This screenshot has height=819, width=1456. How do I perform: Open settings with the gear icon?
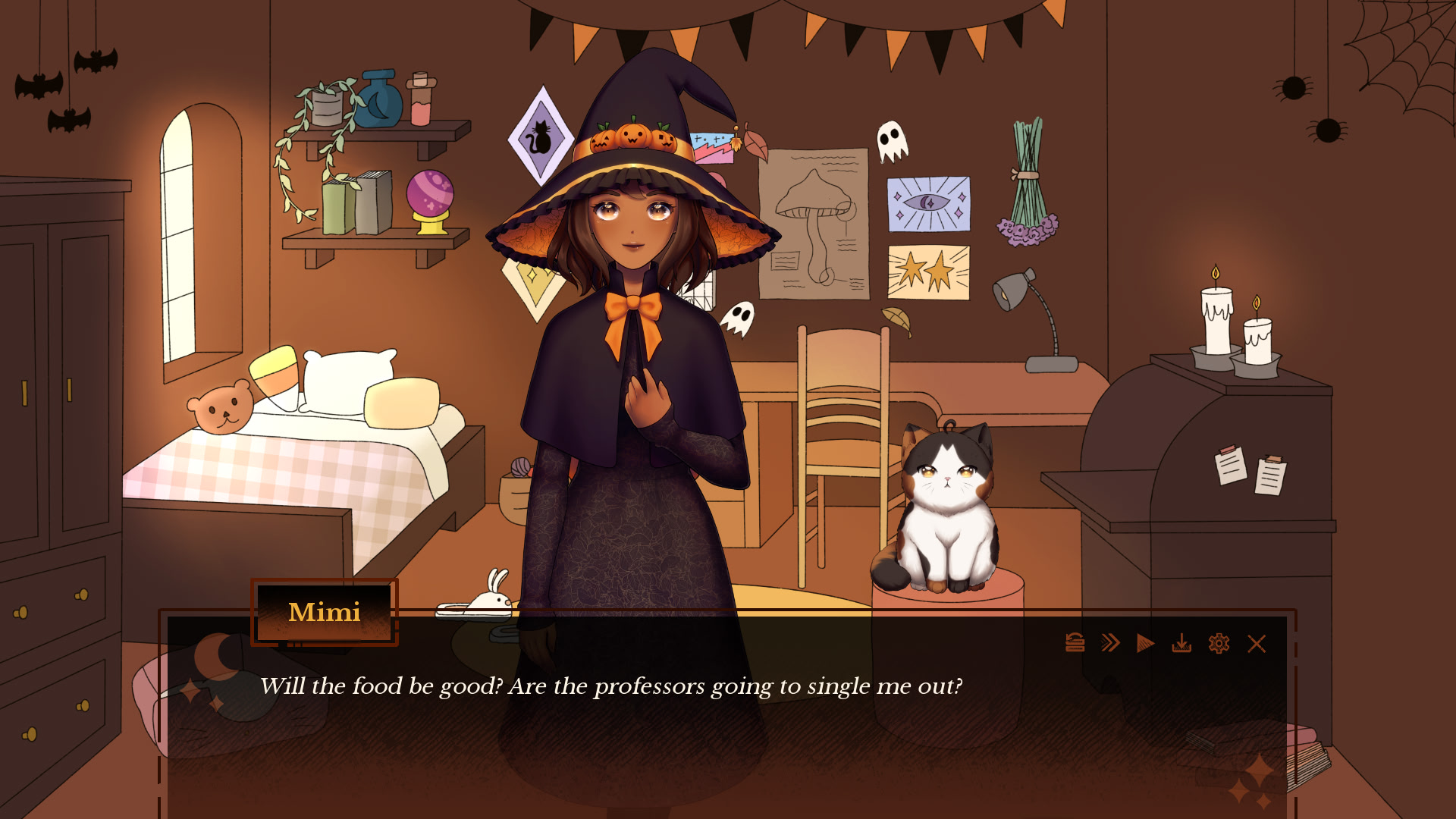coord(1219,644)
